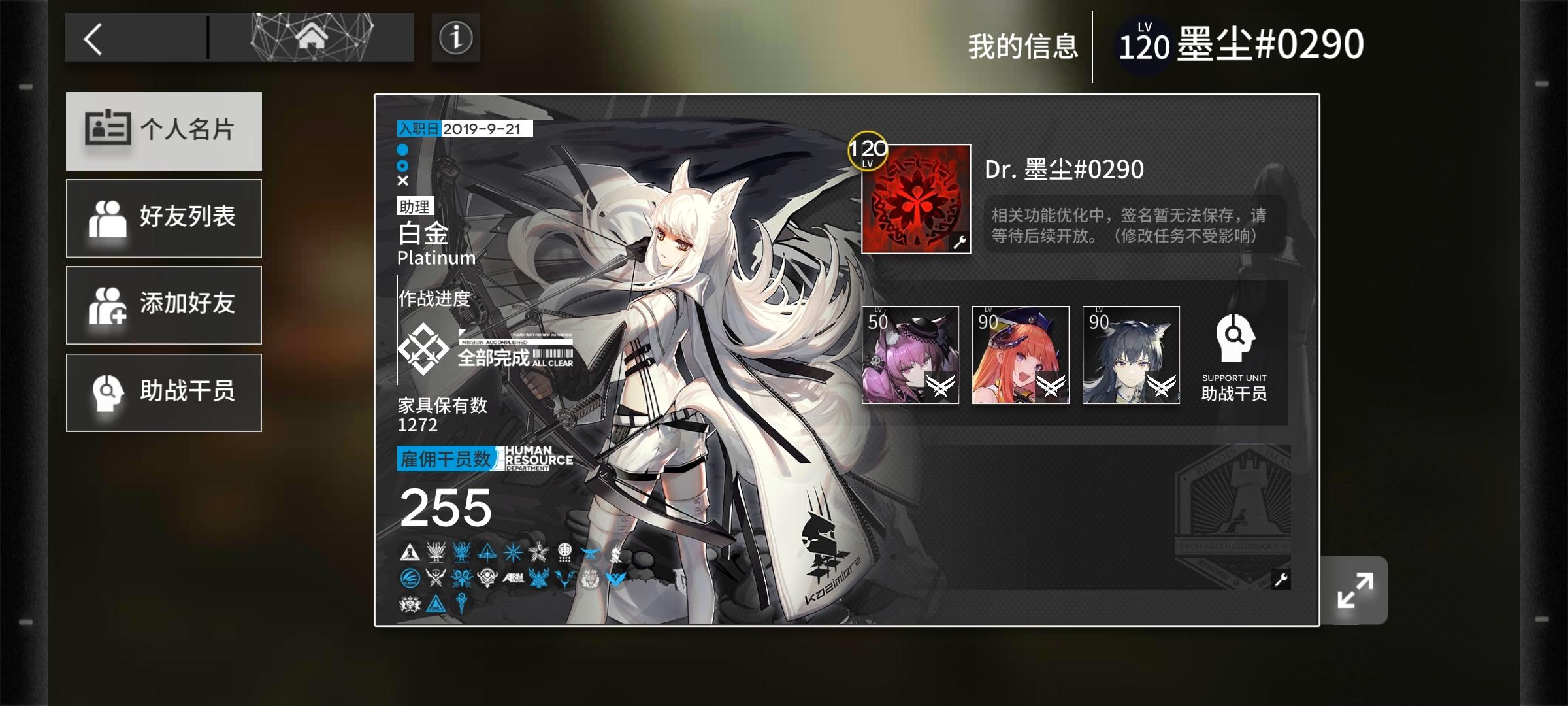The image size is (1568, 706).
Task: Select the black-haired level 90 support operator
Action: [1132, 355]
